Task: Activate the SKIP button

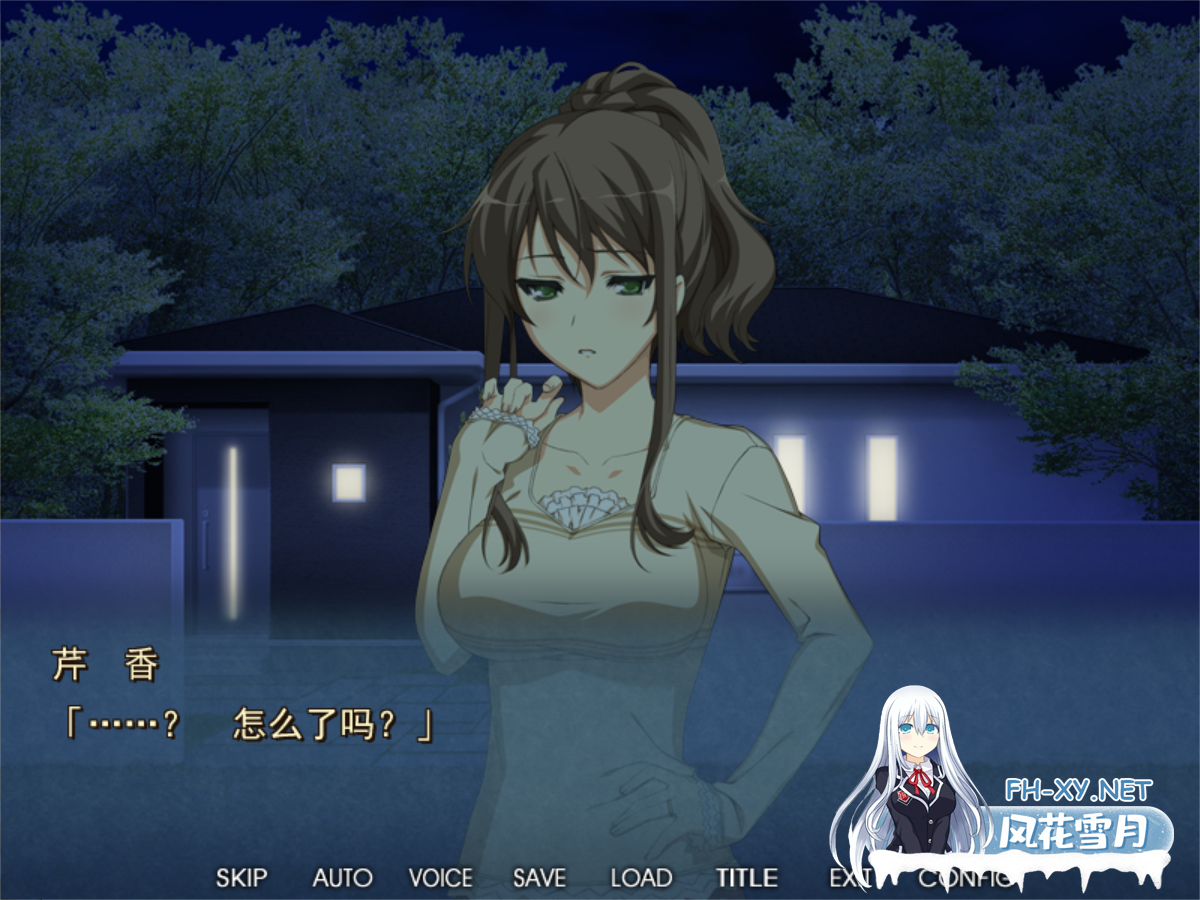Action: pos(242,878)
